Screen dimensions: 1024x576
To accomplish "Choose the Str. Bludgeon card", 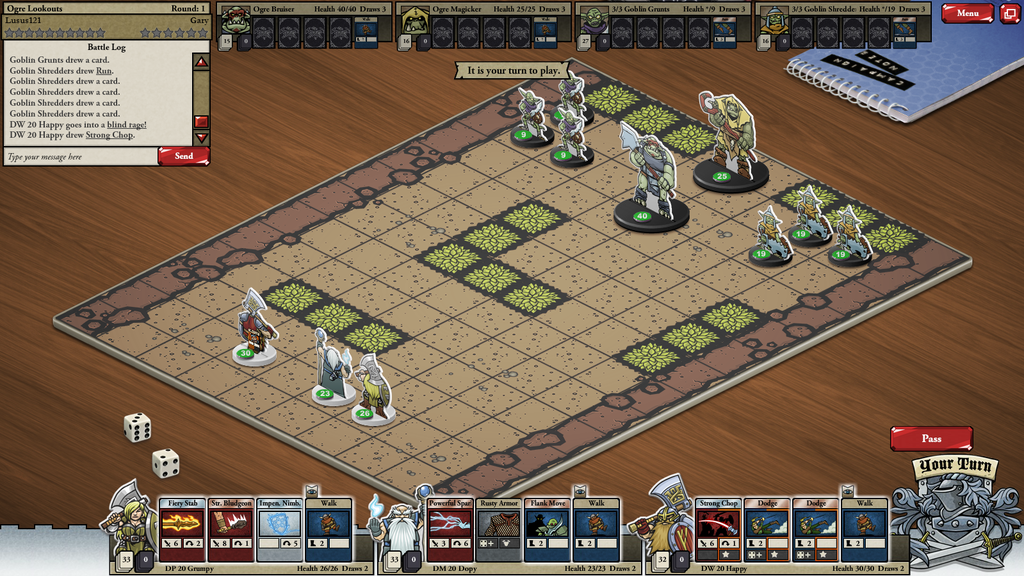I will pos(231,529).
